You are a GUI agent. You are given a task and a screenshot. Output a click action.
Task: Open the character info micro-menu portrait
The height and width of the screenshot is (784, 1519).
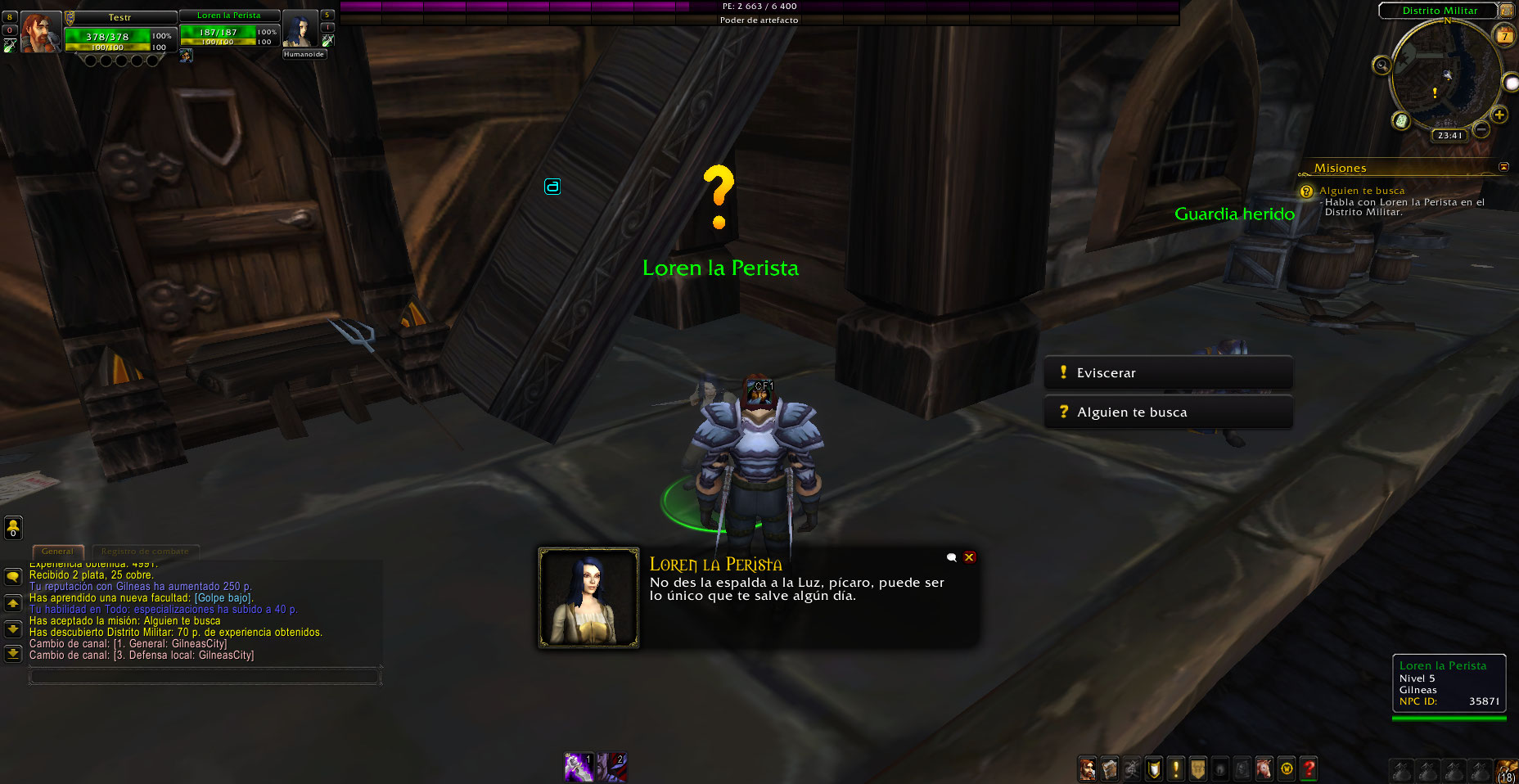(x=1087, y=769)
